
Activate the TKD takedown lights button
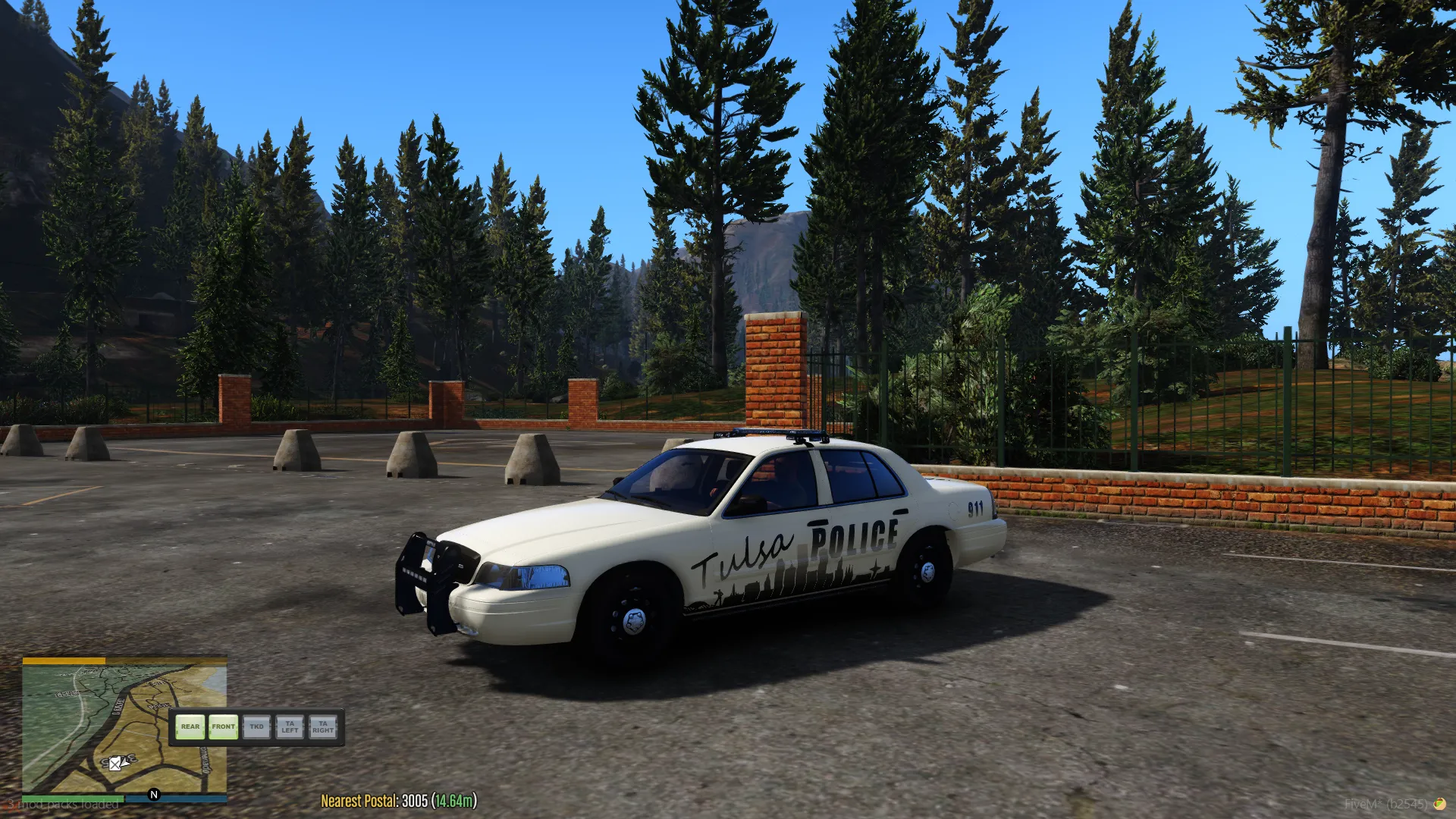256,727
